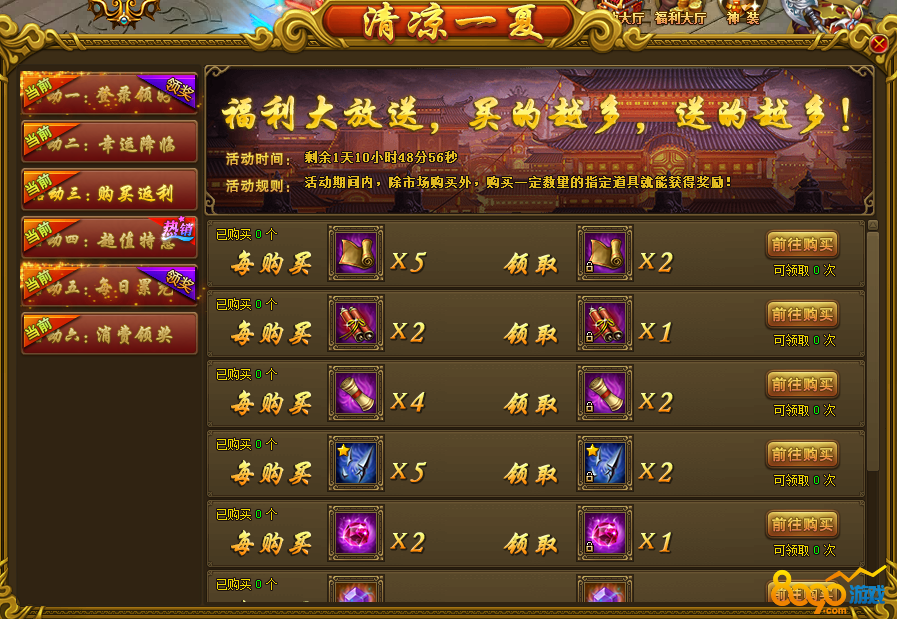897x619 pixels.
Task: Select the golden scroll x5 purchase item
Action: [355, 253]
